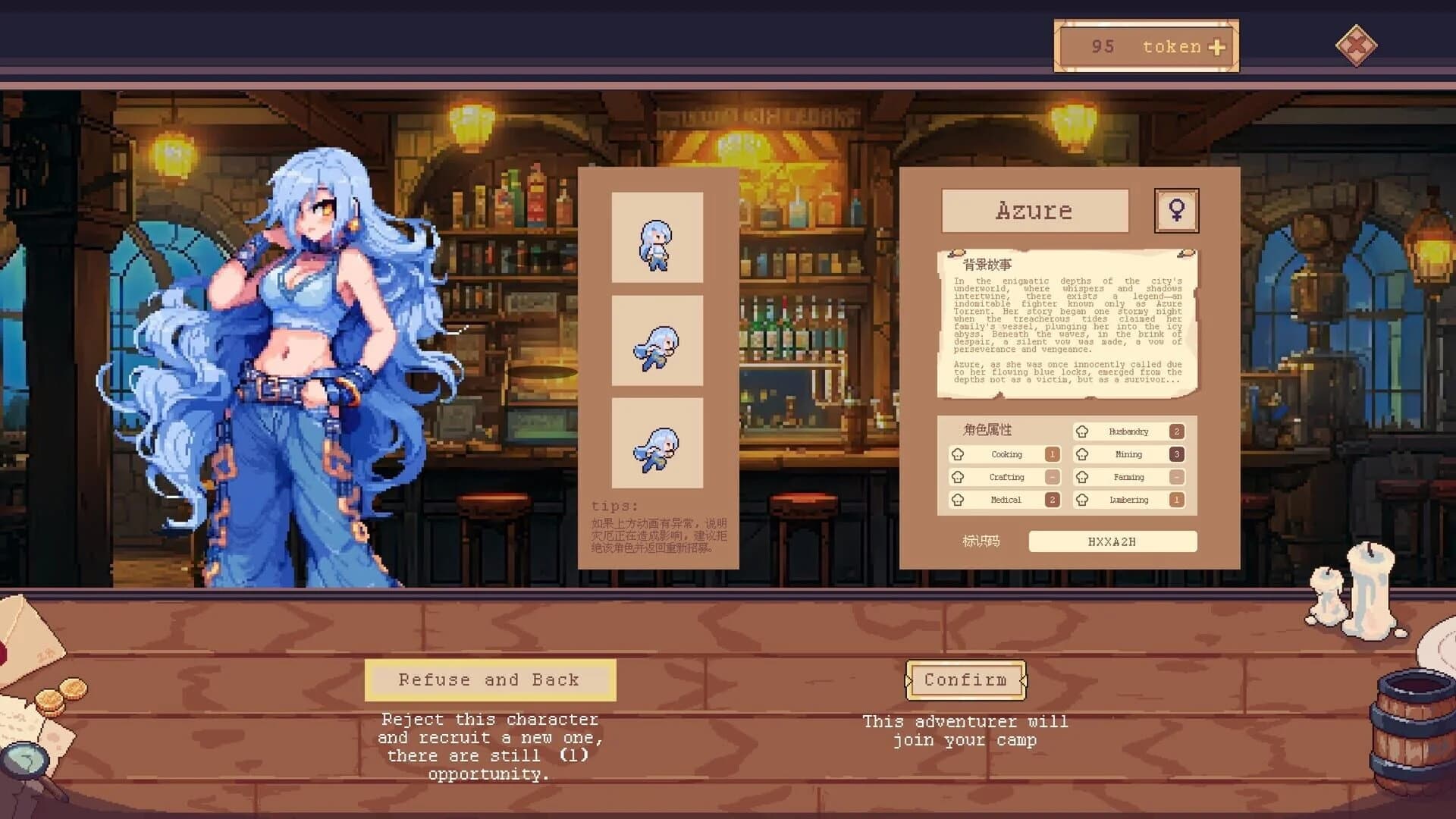1456x819 pixels.
Task: Click the Lumbering skill icon
Action: click(1081, 500)
